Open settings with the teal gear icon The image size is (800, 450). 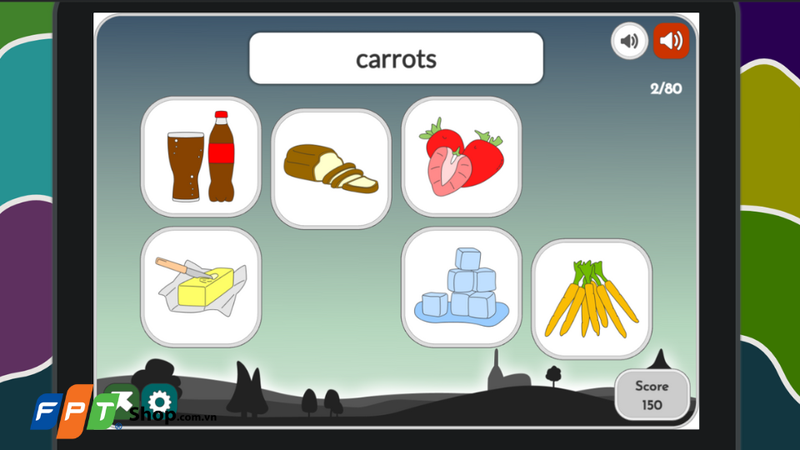pos(159,402)
